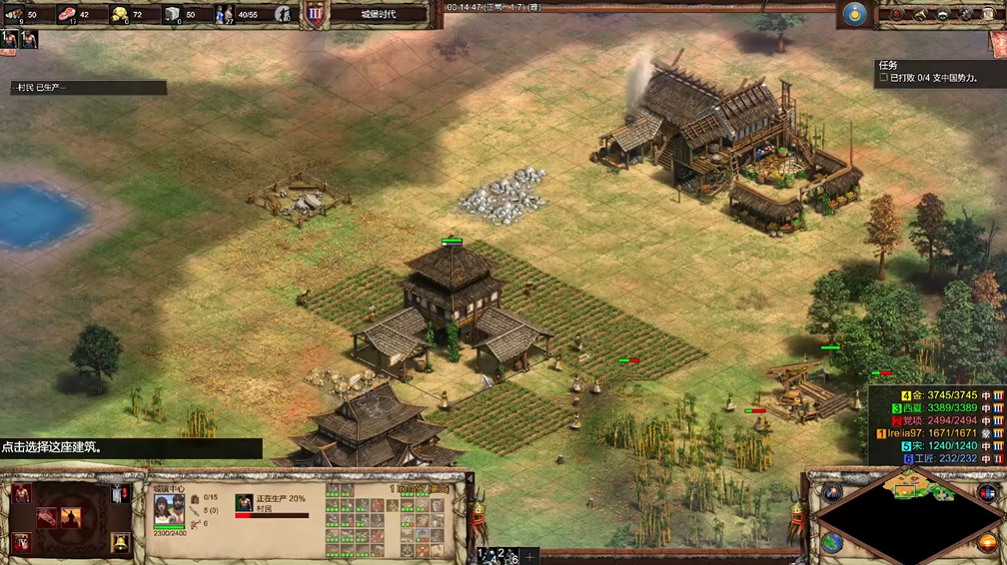Screen dimensions: 1007x565
Task: Click the rally point gate icon
Action: click(120, 494)
